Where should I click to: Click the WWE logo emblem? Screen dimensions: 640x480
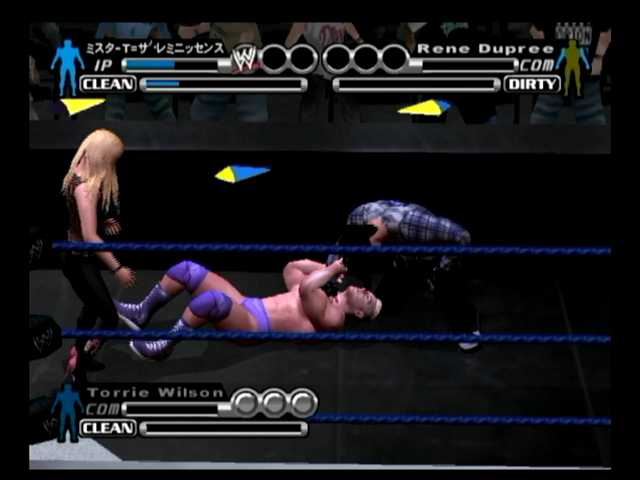pos(243,59)
